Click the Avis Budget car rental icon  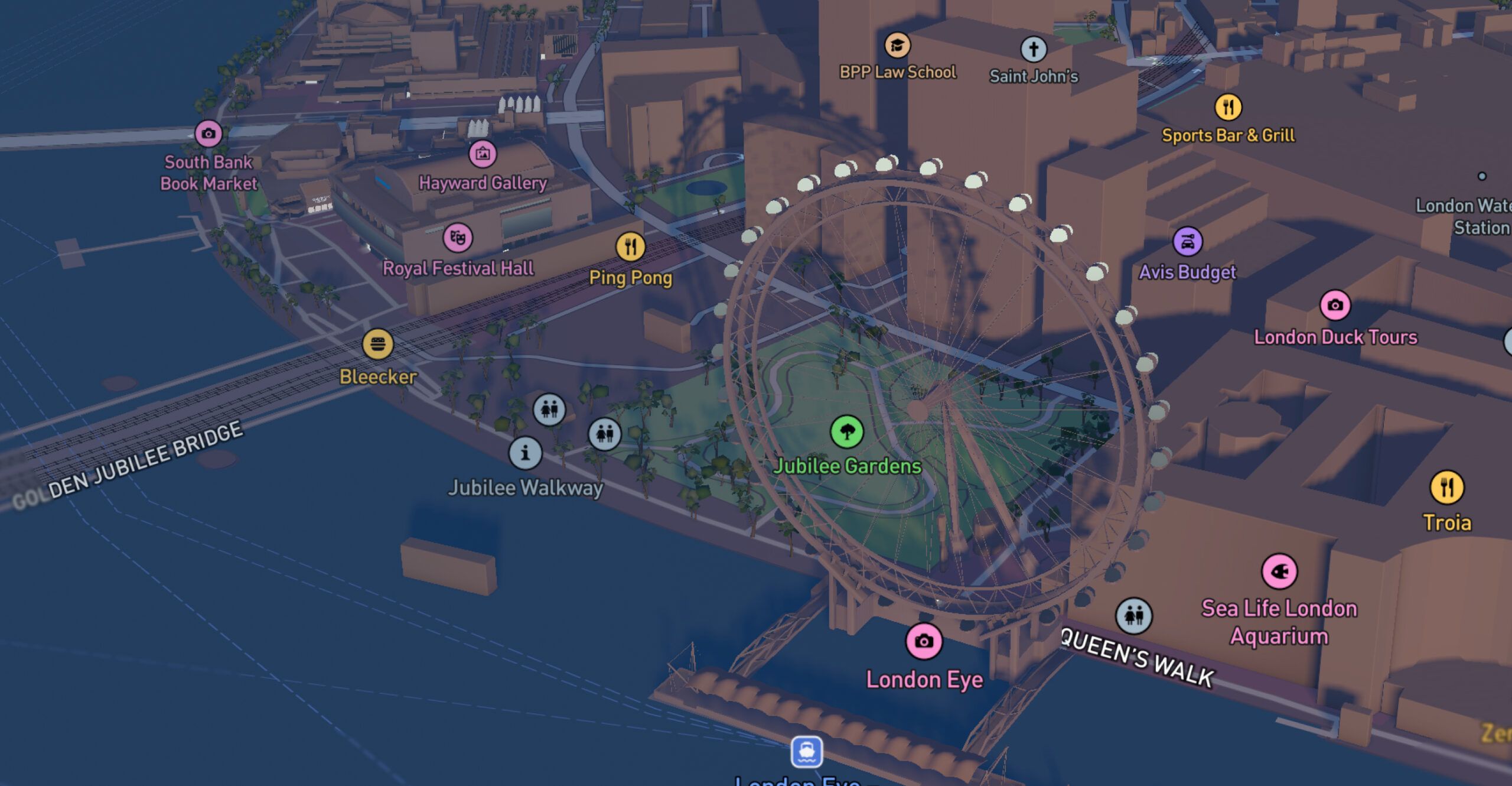pos(1187,242)
